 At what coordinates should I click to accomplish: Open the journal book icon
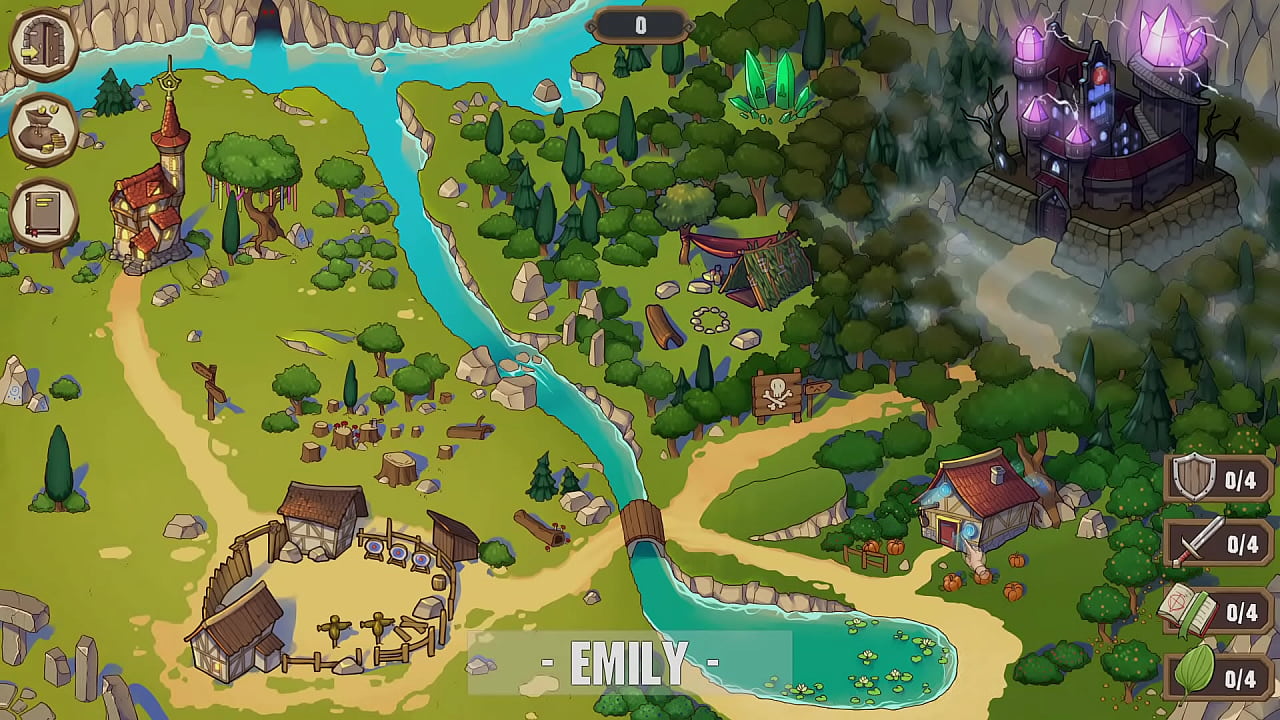pyautogui.click(x=44, y=213)
